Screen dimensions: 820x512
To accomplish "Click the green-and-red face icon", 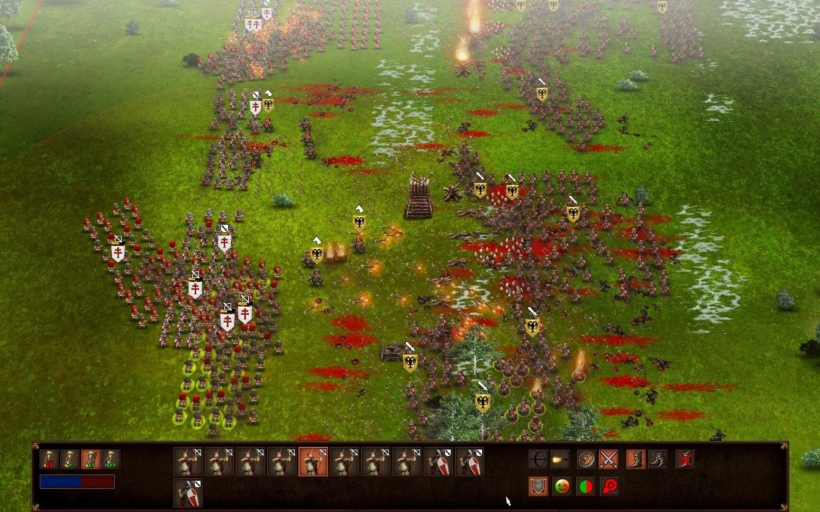I will (562, 486).
